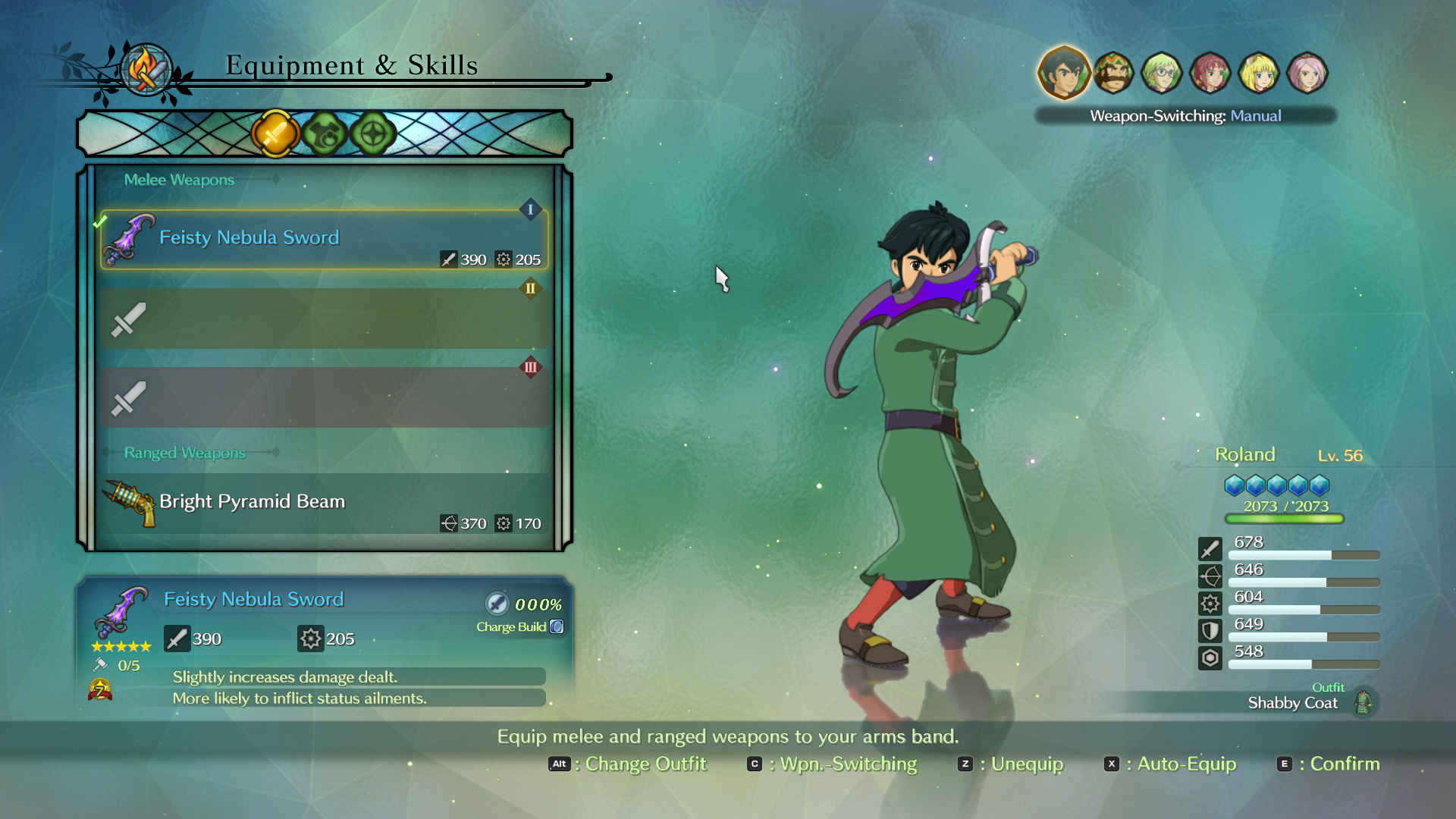Switch to the pink-haired character portrait
The image size is (1456, 819).
click(x=1307, y=74)
